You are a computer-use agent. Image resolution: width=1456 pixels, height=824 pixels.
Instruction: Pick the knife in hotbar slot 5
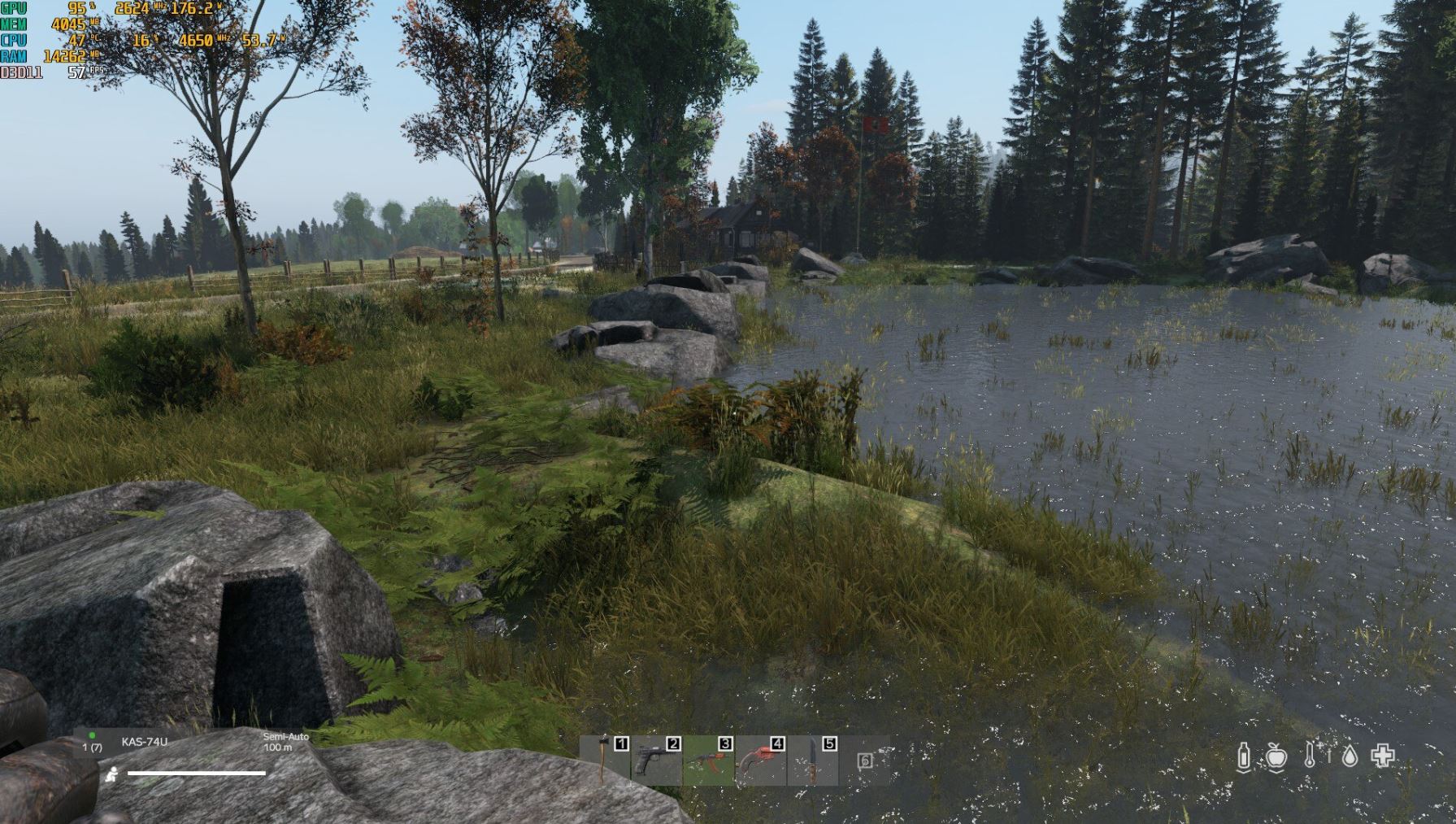coord(812,761)
